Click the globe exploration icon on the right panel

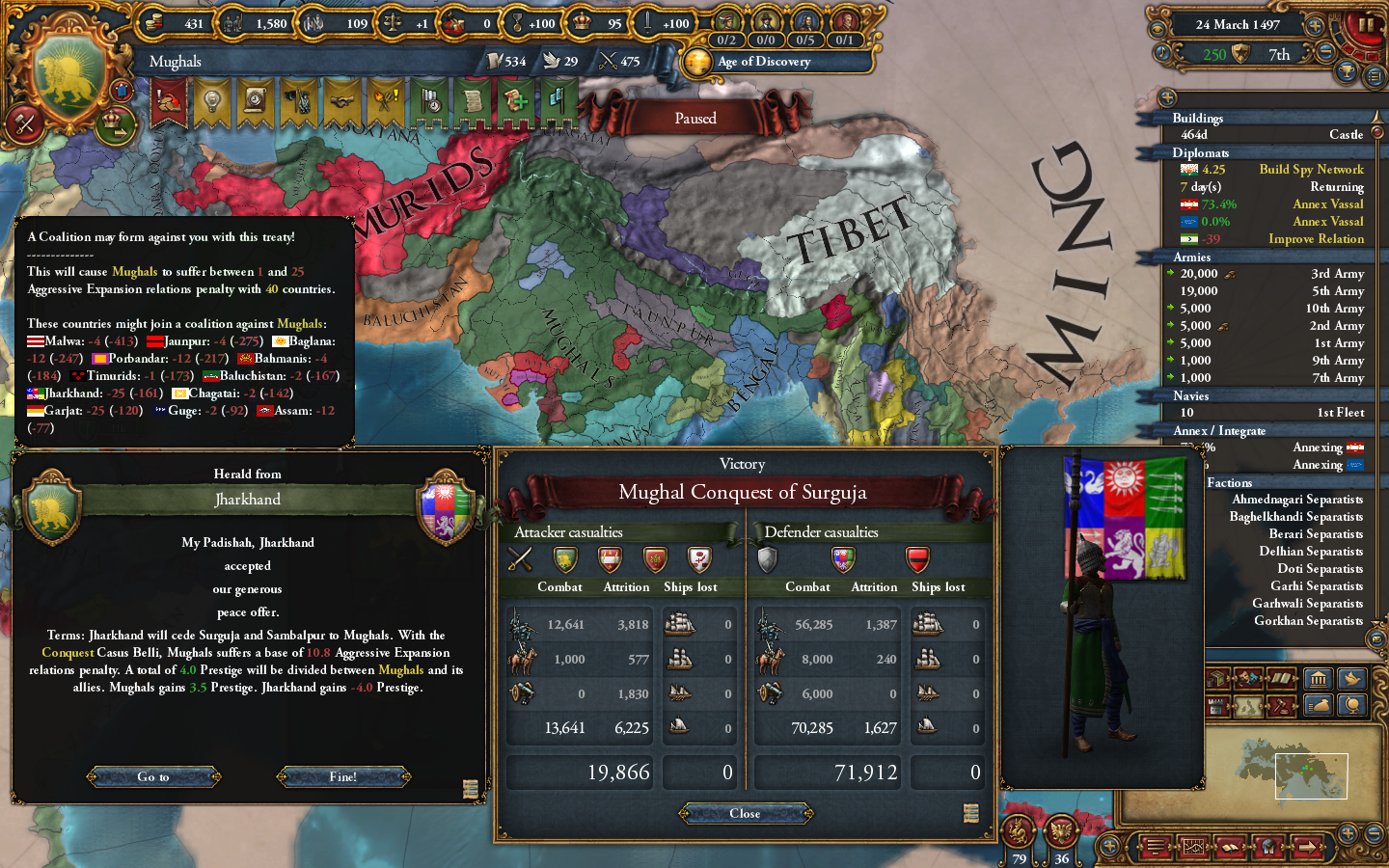(1353, 705)
